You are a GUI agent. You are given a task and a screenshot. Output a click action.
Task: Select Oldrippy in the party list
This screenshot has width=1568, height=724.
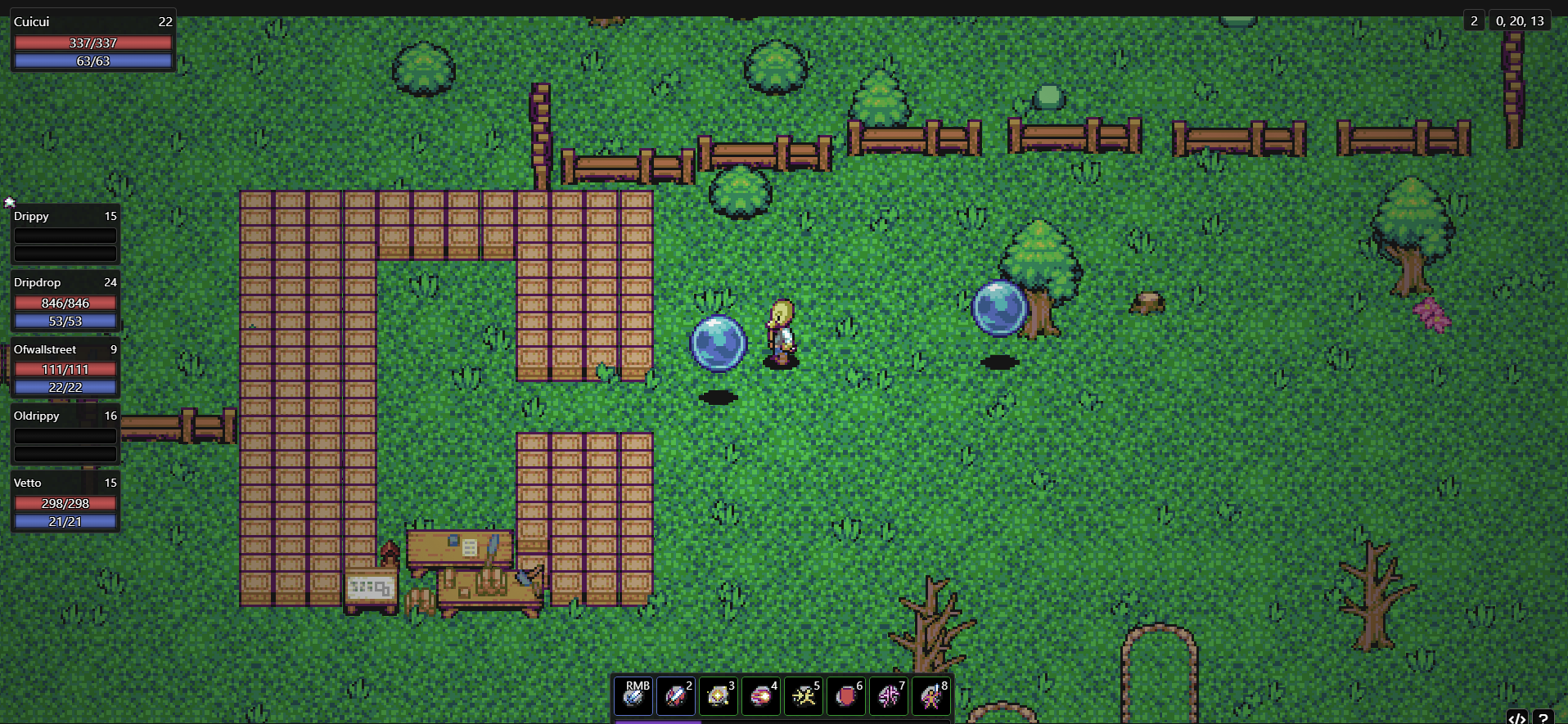pyautogui.click(x=65, y=435)
